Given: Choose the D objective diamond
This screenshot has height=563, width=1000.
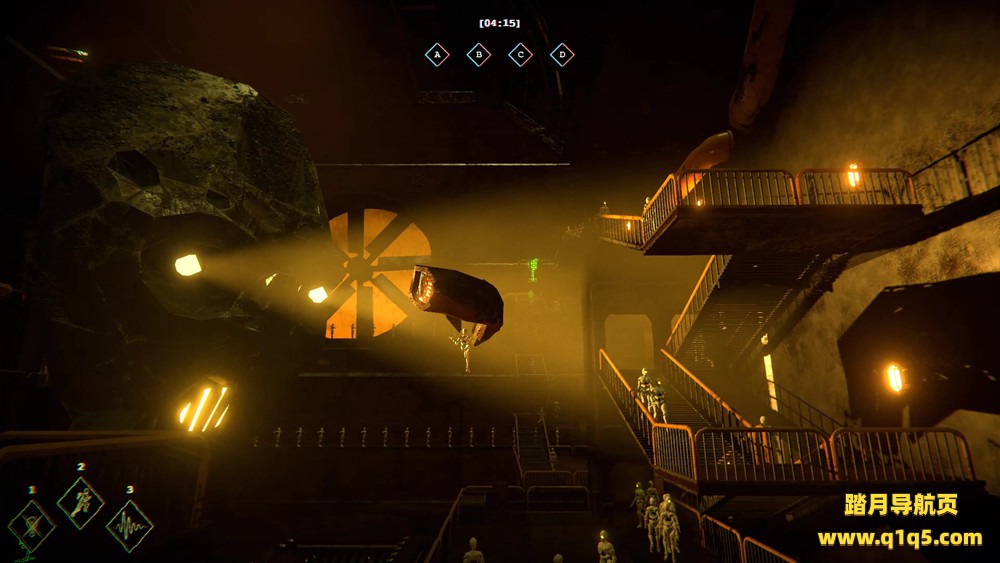Looking at the screenshot, I should [562, 54].
